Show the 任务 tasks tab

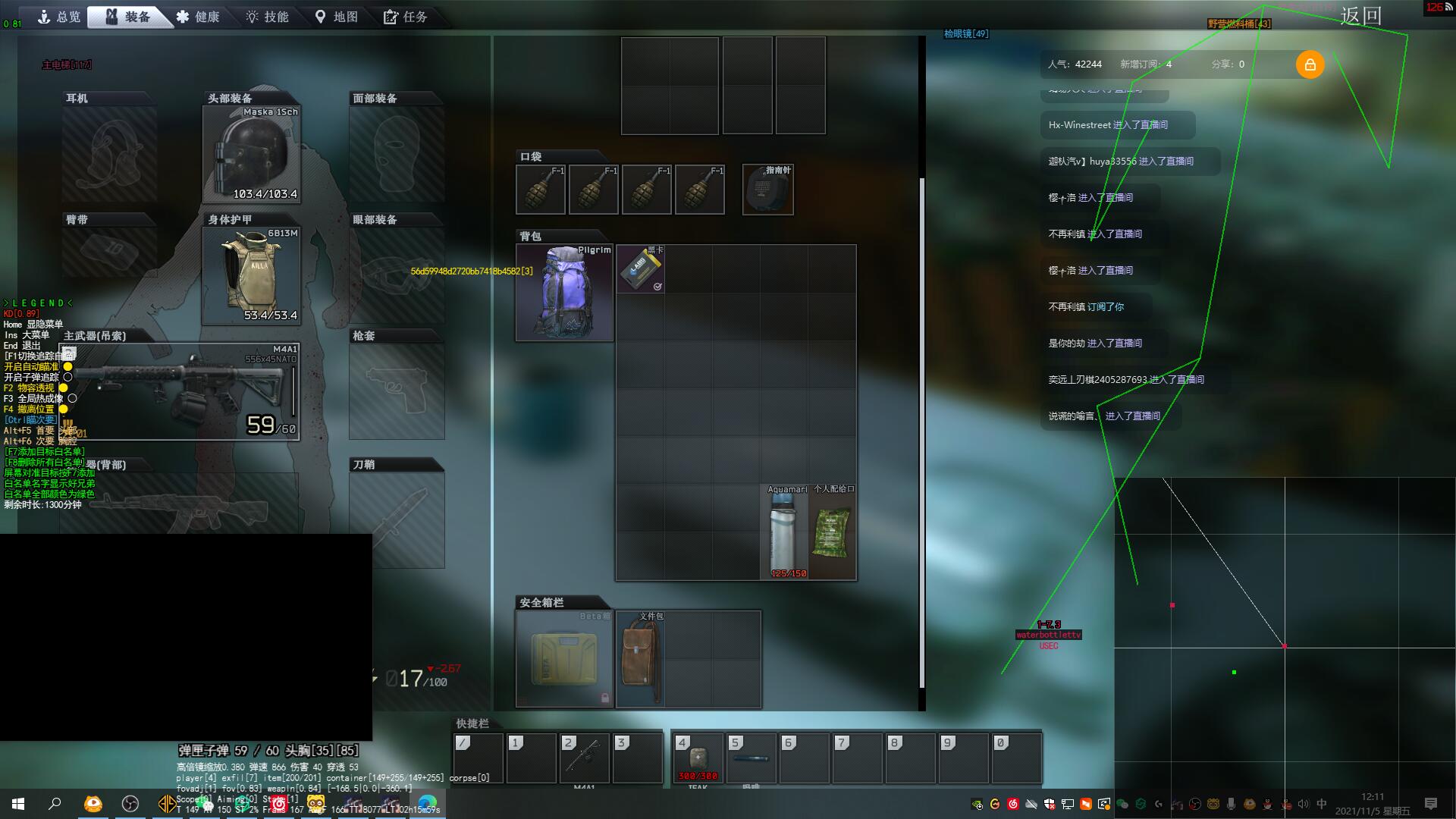point(406,17)
